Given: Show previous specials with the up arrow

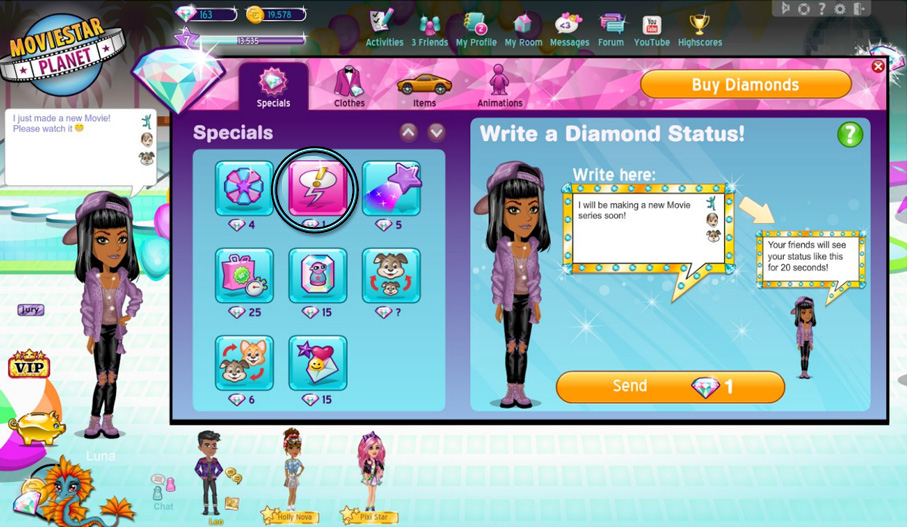Looking at the screenshot, I should 408,132.
